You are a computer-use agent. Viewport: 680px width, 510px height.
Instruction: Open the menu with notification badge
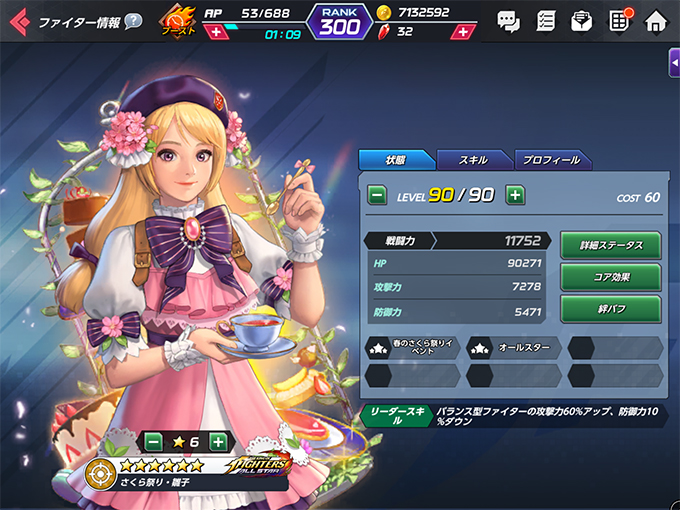click(619, 20)
